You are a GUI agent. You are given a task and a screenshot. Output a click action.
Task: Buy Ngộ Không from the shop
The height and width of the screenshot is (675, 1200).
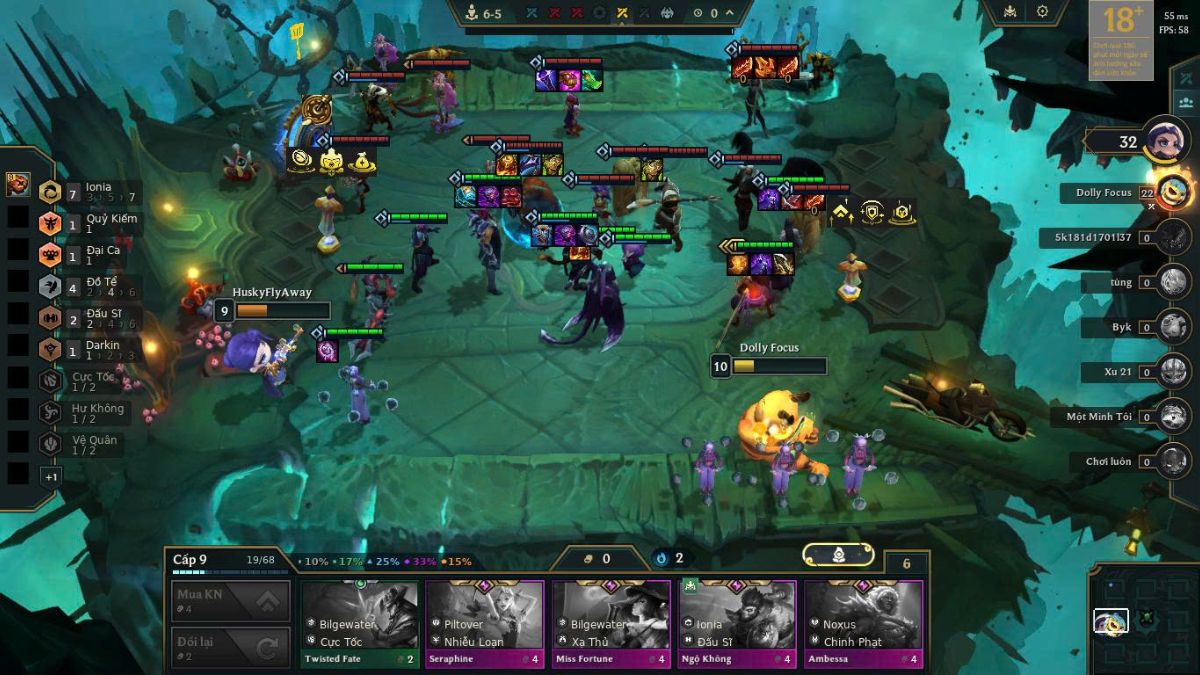[x=737, y=623]
